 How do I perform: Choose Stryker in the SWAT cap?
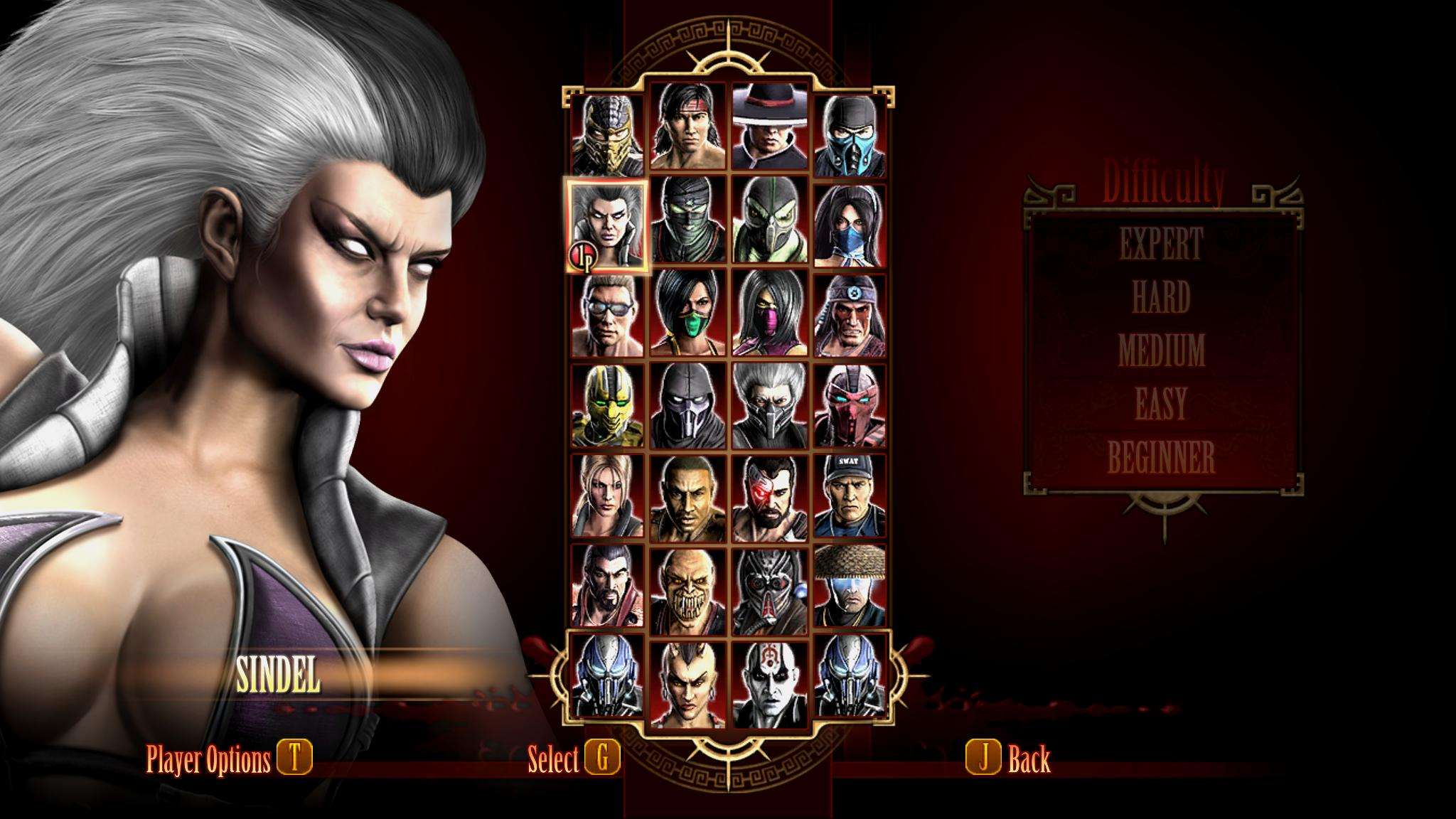(850, 496)
